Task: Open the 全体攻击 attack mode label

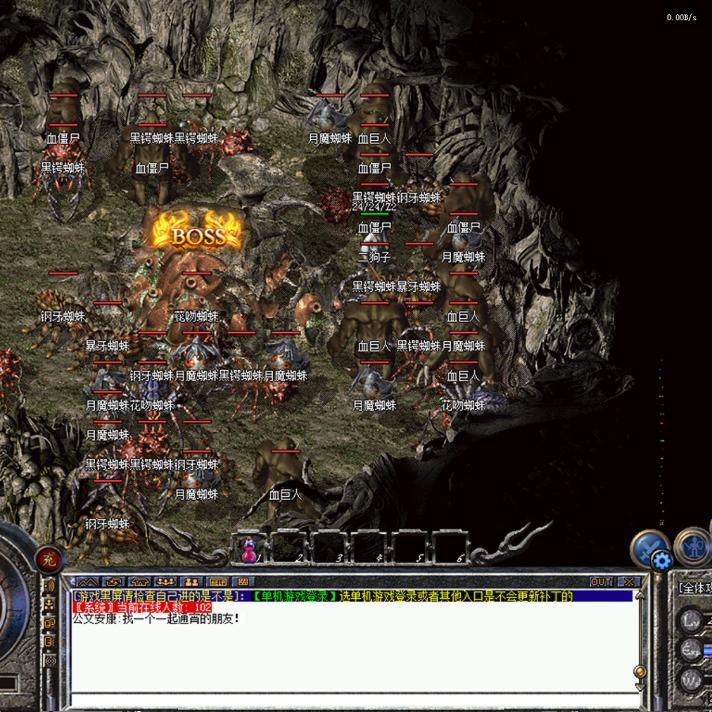Action: pos(695,589)
